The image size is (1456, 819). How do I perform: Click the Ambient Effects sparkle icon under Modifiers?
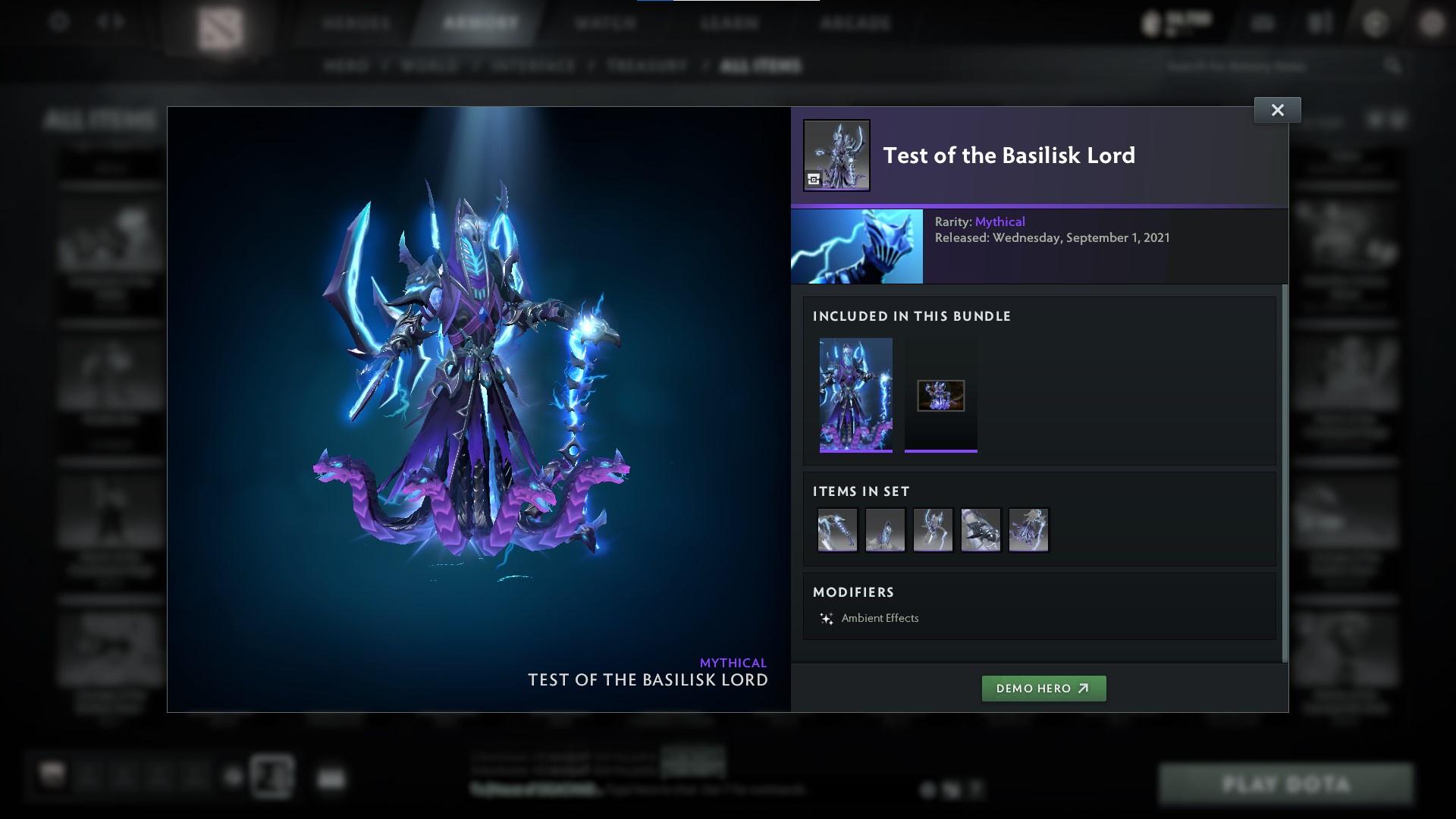point(827,617)
